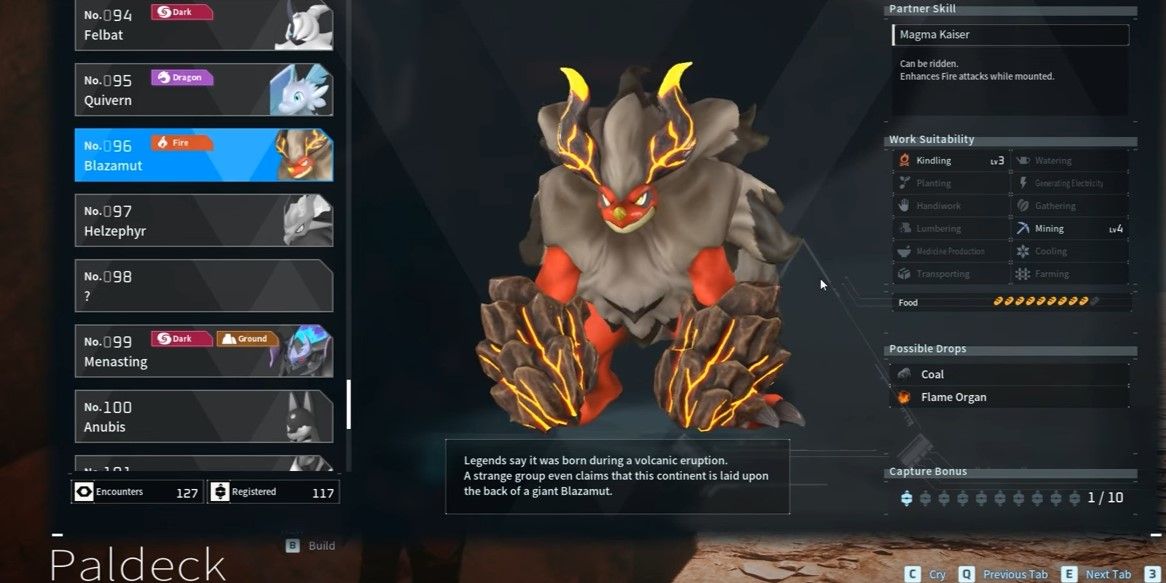This screenshot has height=583, width=1166.
Task: Select the Felbat entry No.094
Action: pyautogui.click(x=203, y=26)
